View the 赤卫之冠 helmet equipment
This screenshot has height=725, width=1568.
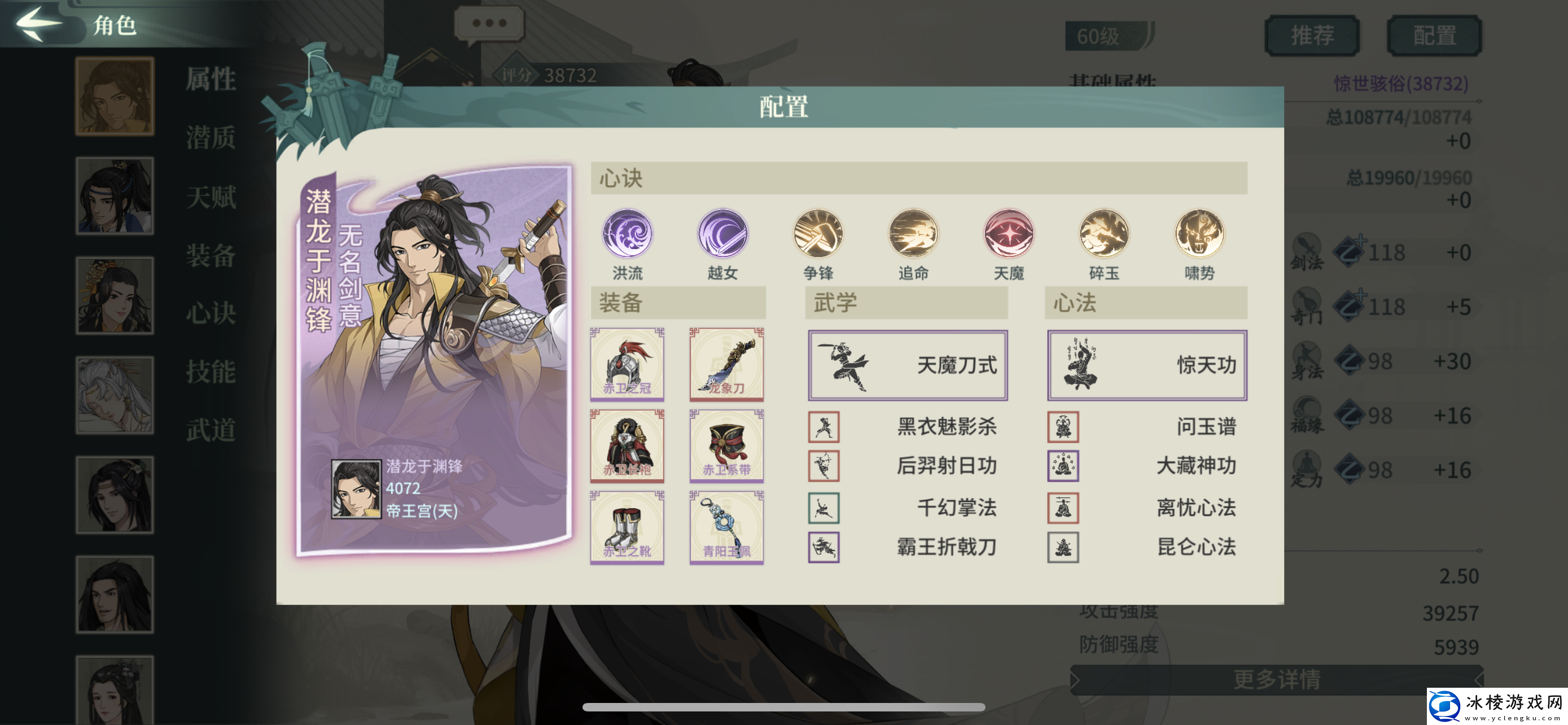[627, 365]
